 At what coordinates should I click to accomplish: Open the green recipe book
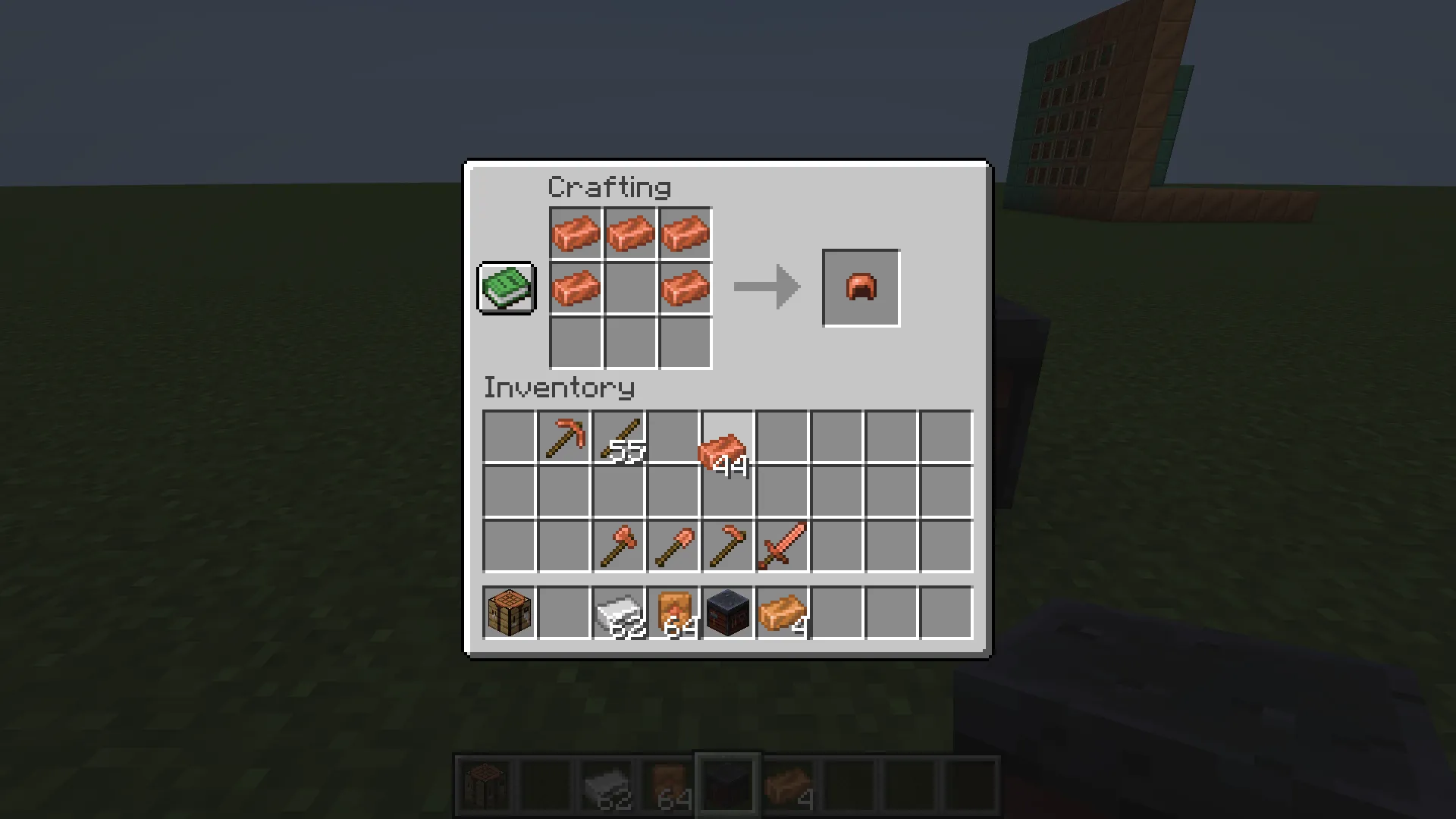(x=506, y=287)
